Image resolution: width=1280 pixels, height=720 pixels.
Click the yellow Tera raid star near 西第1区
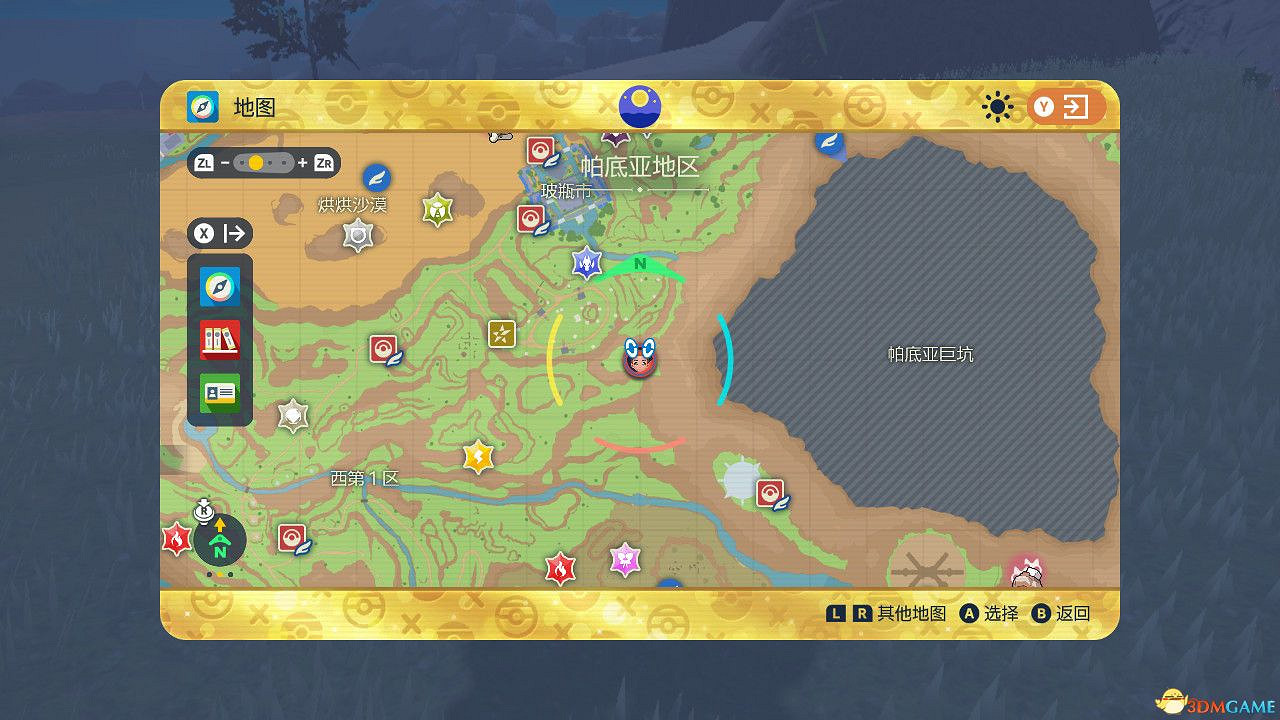click(x=477, y=457)
